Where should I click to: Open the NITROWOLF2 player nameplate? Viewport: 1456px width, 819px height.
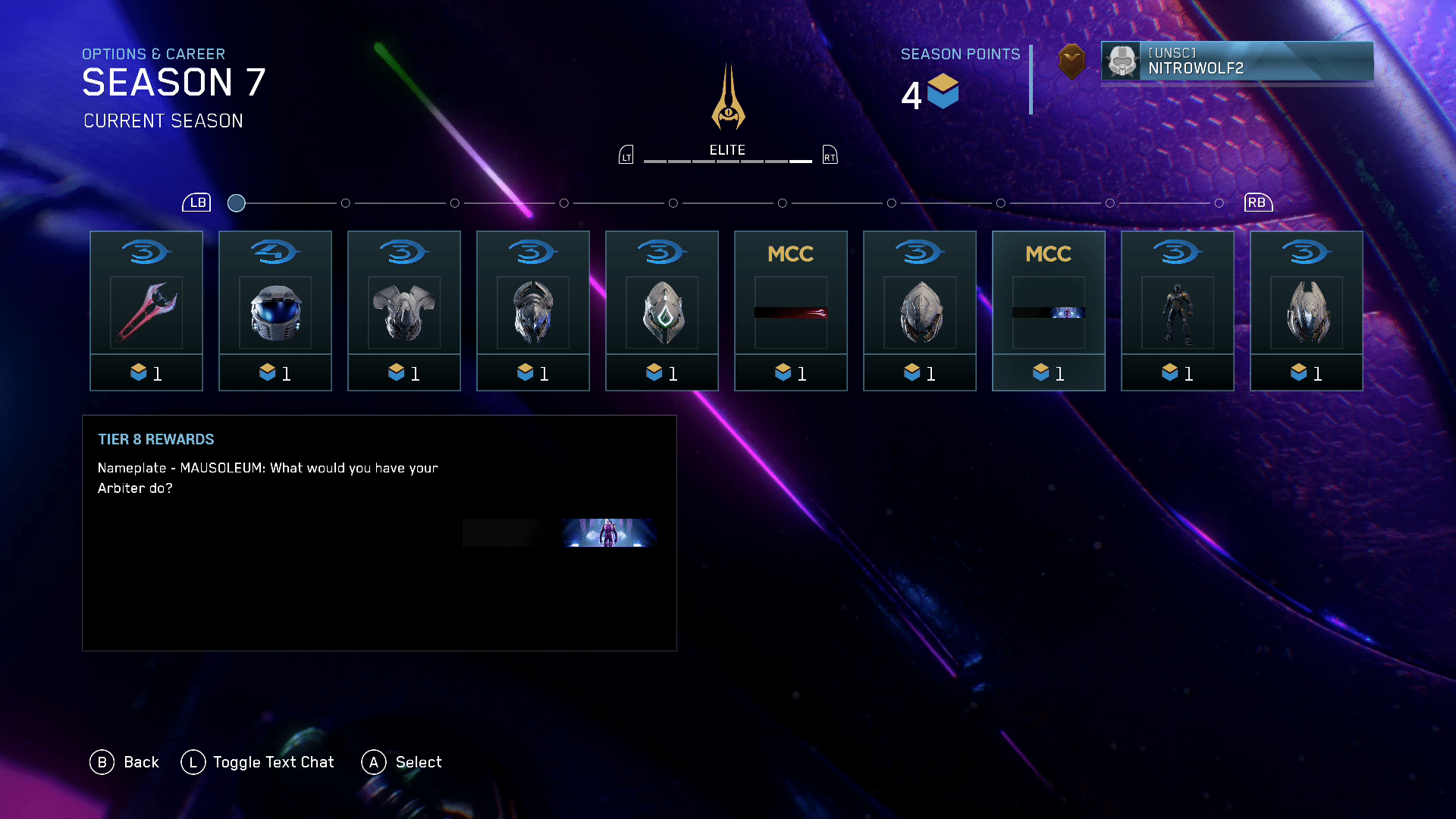click(1237, 61)
